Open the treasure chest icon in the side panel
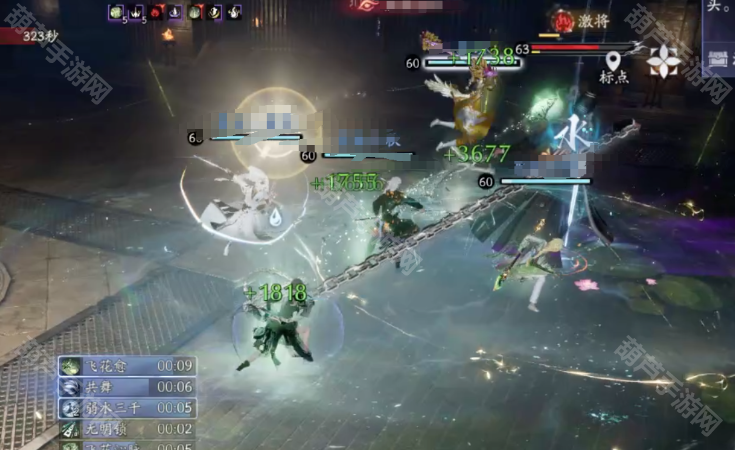This screenshot has width=735, height=450. tap(717, 58)
